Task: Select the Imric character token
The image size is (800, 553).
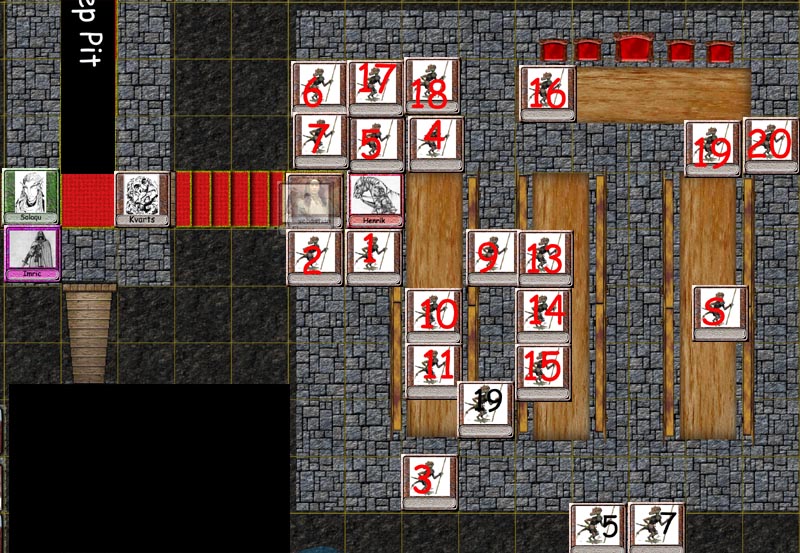Action: tap(32, 253)
